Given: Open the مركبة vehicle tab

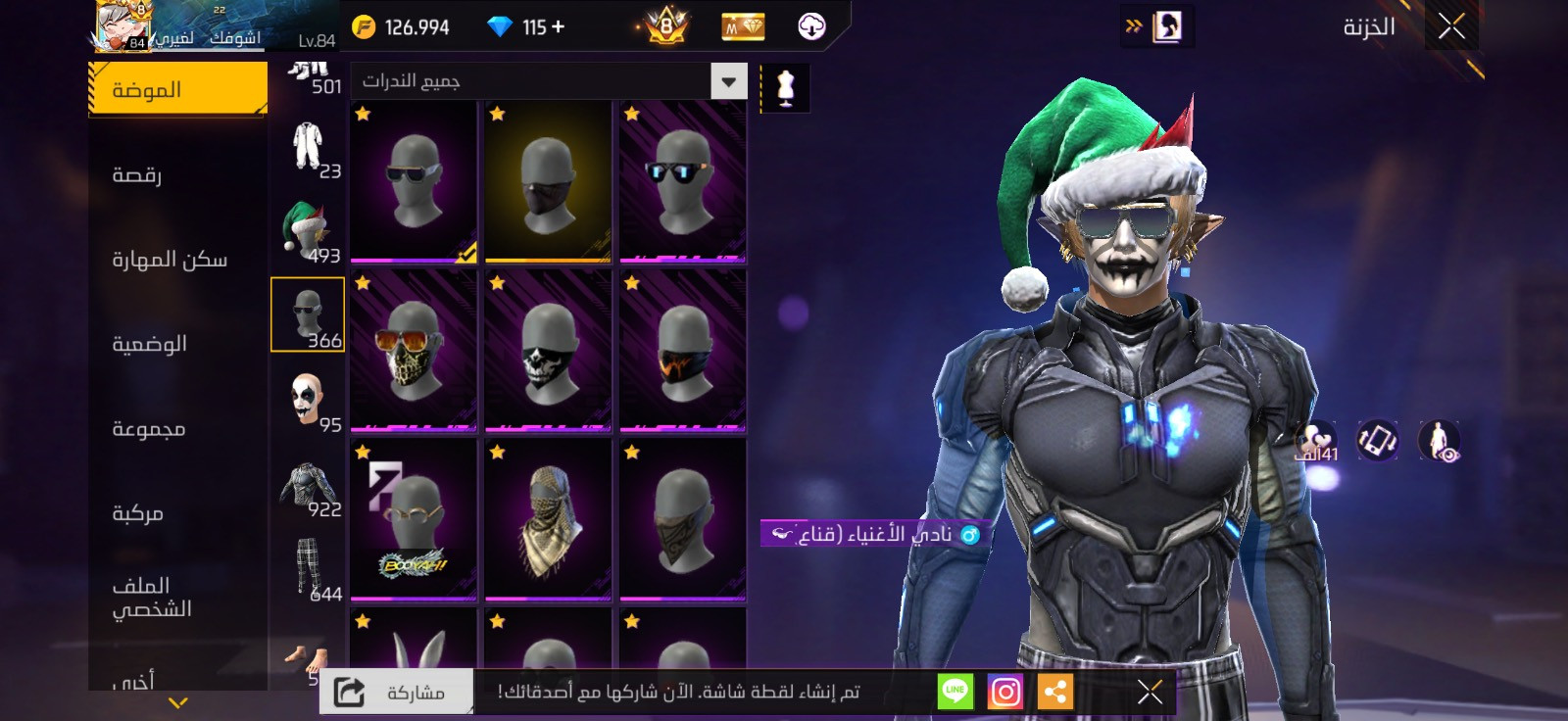Looking at the screenshot, I should (137, 513).
